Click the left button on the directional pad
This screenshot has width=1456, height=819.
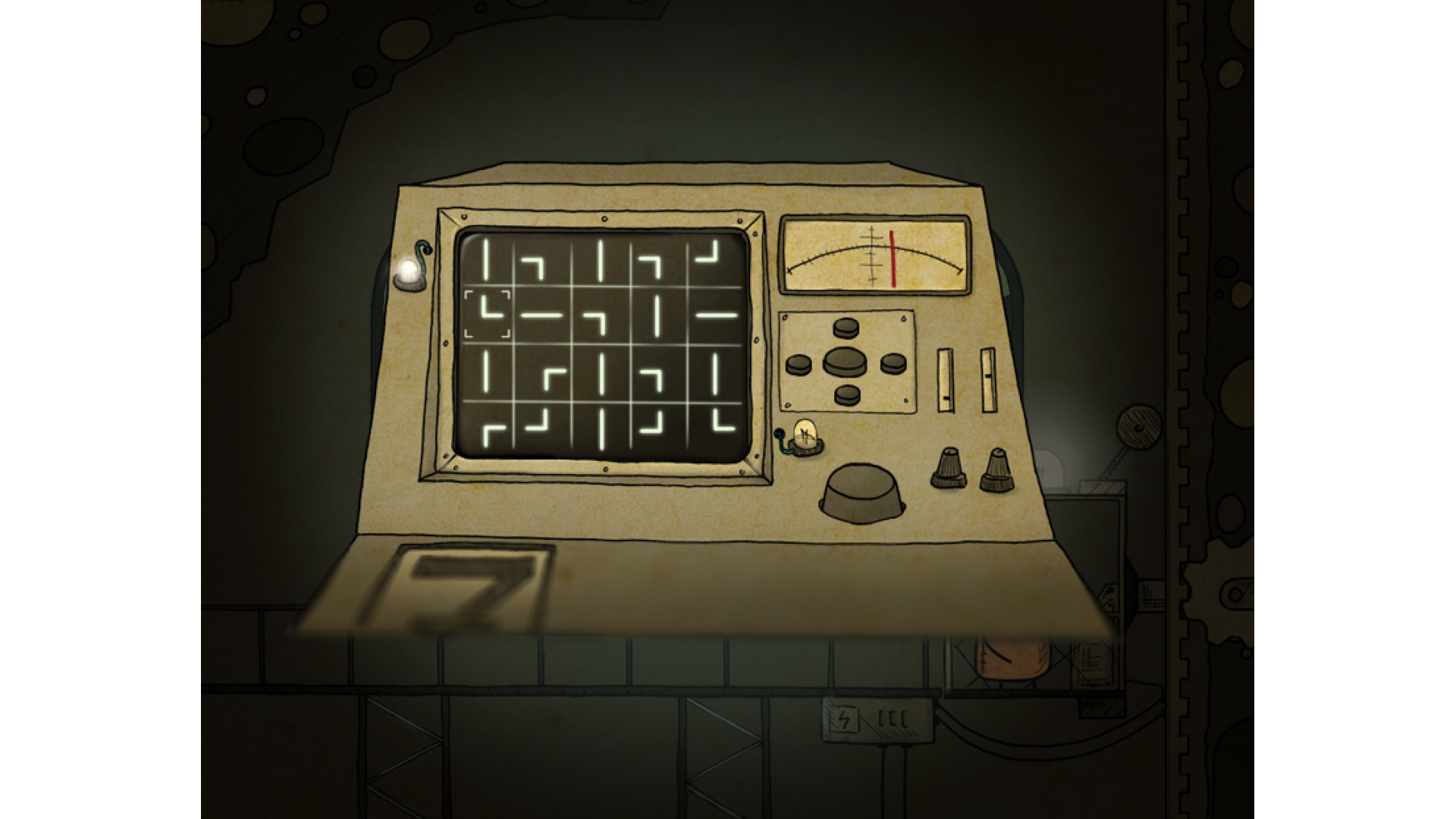click(x=799, y=365)
